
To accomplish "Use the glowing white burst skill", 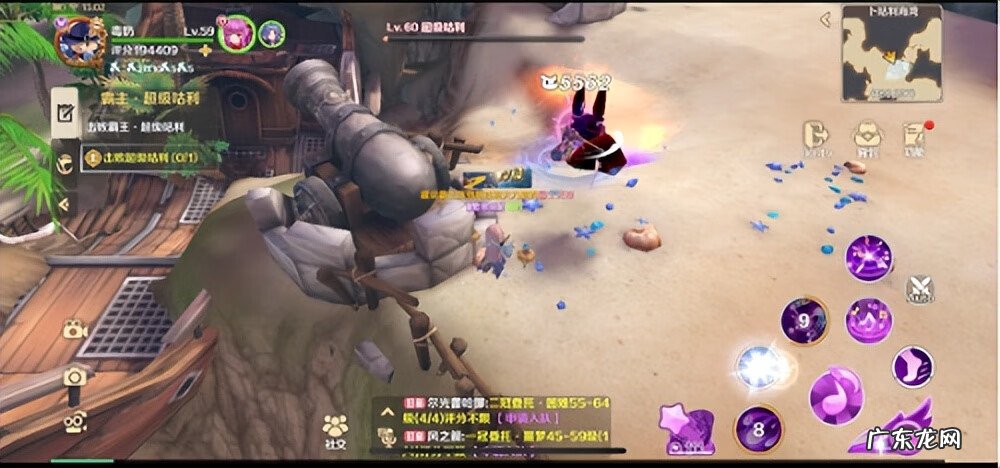I will [761, 366].
